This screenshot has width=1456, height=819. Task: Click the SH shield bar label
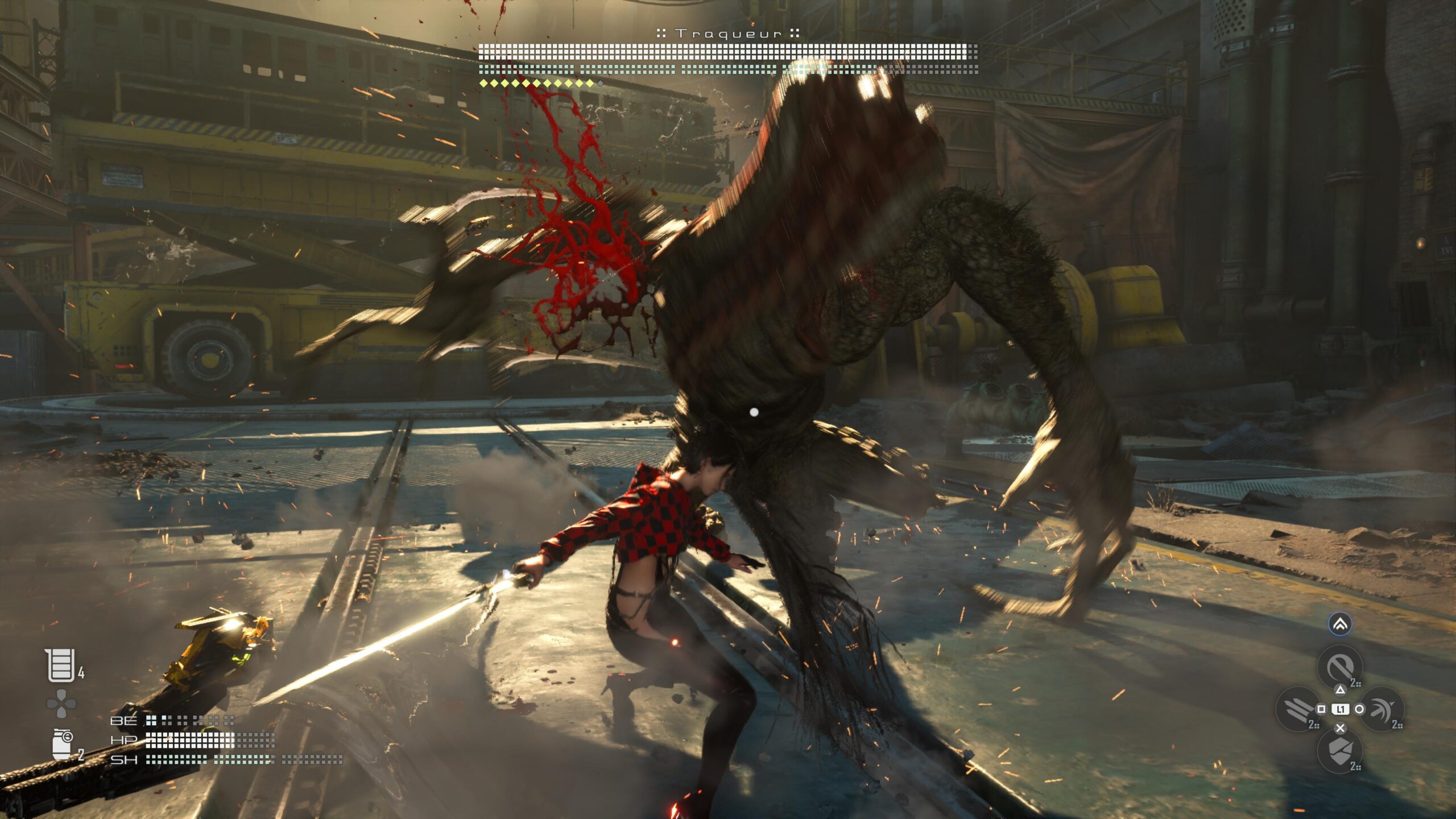click(x=123, y=760)
